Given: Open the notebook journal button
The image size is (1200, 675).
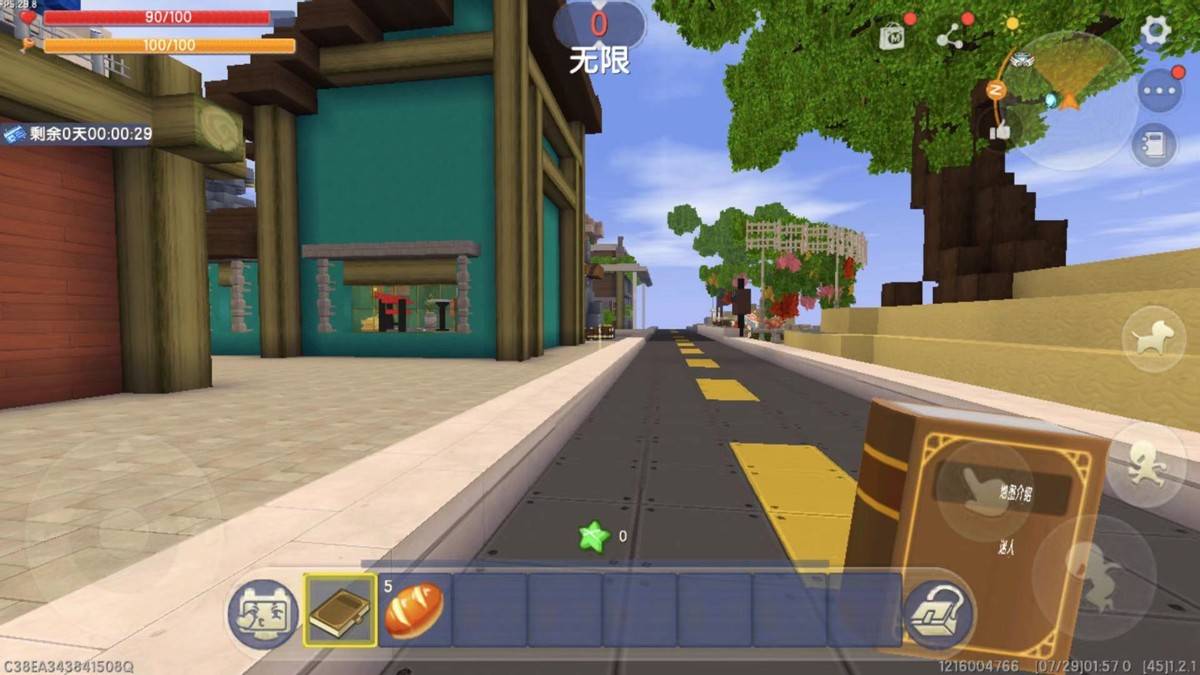Looking at the screenshot, I should pos(1154,145).
